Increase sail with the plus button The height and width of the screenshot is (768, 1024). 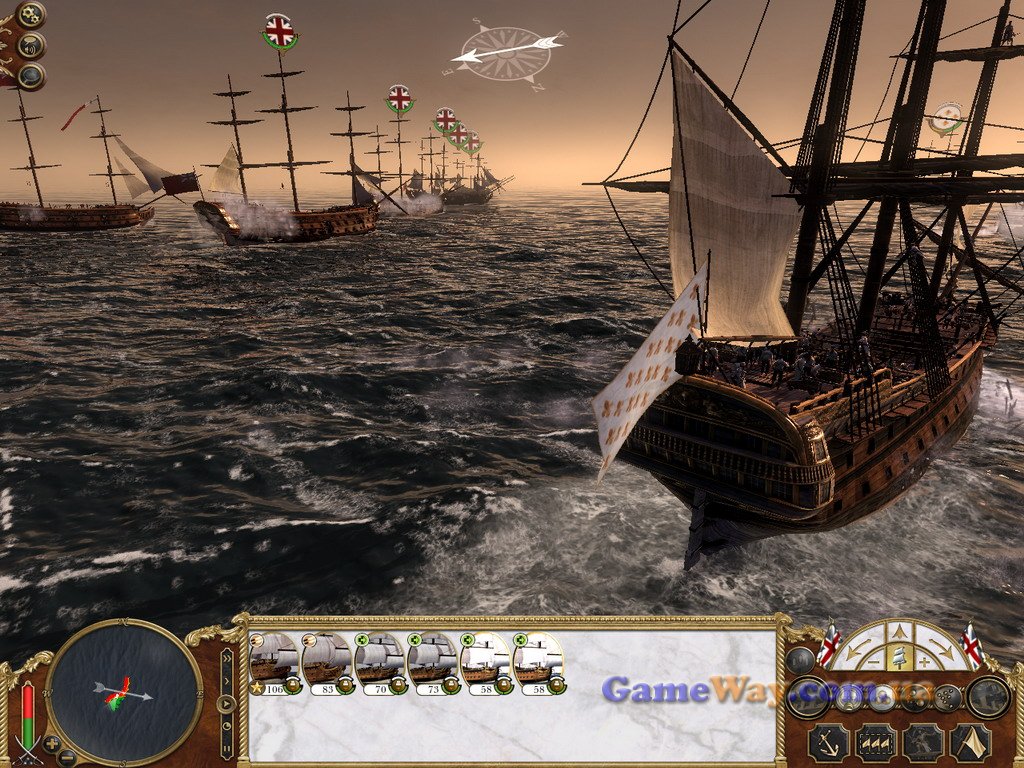(x=923, y=661)
